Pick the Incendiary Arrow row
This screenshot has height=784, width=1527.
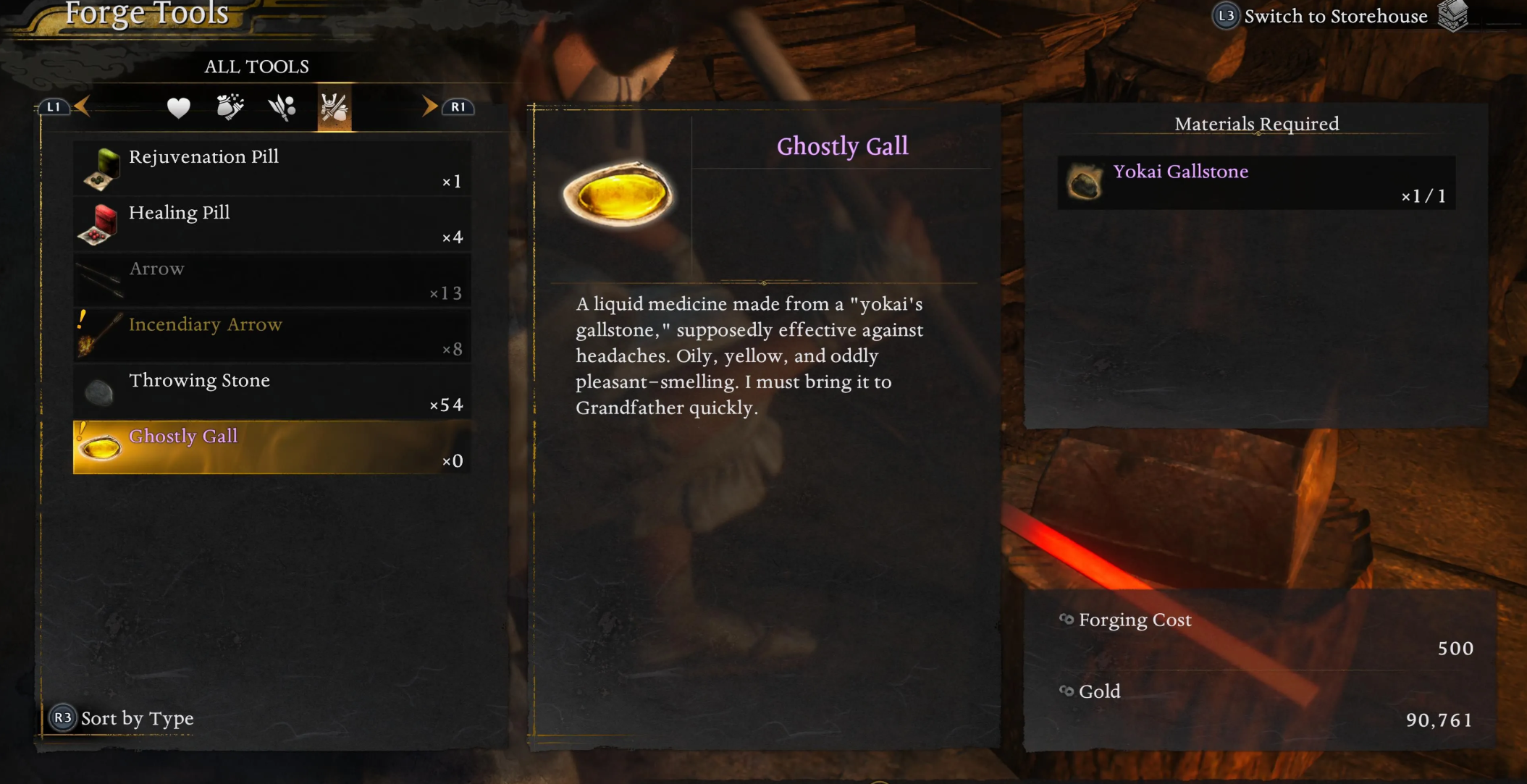[272, 336]
